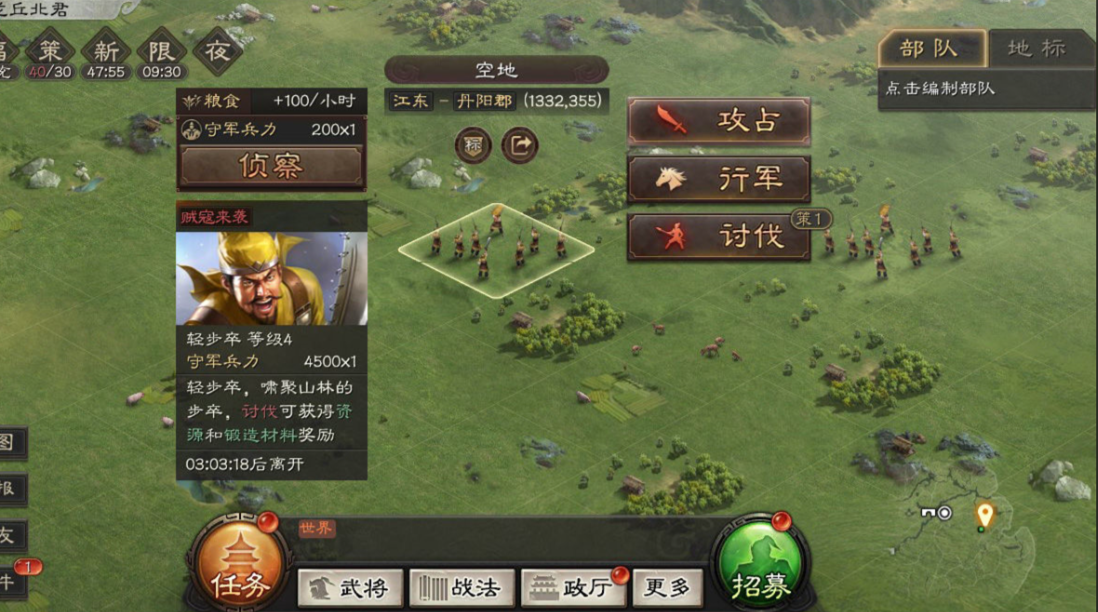The height and width of the screenshot is (612, 1098).
Task: Enter the 政厅 government hall
Action: click(574, 588)
